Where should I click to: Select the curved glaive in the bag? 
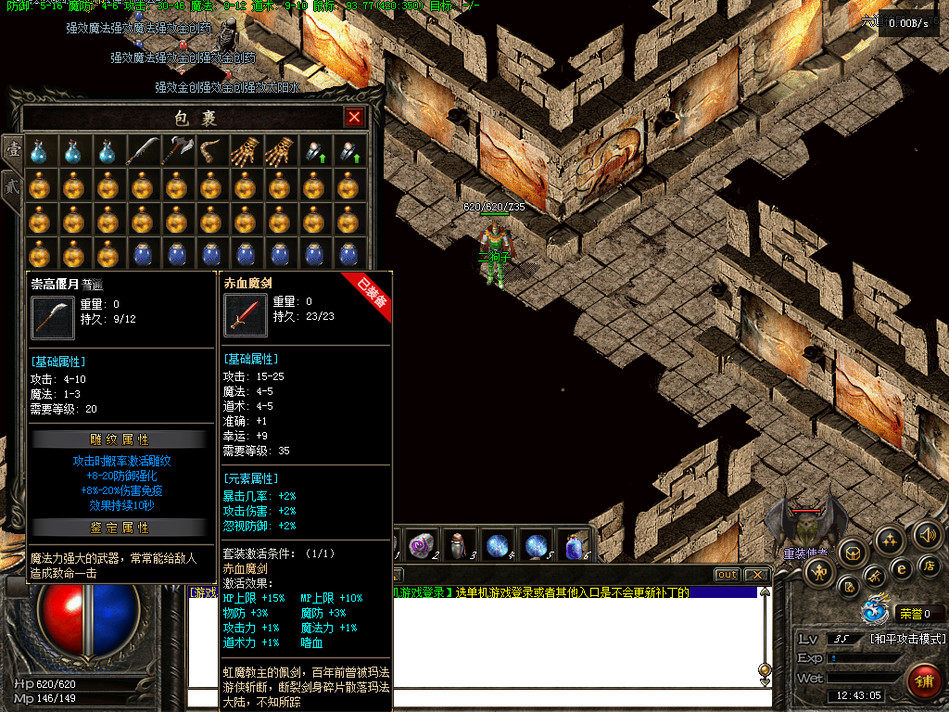(141, 151)
